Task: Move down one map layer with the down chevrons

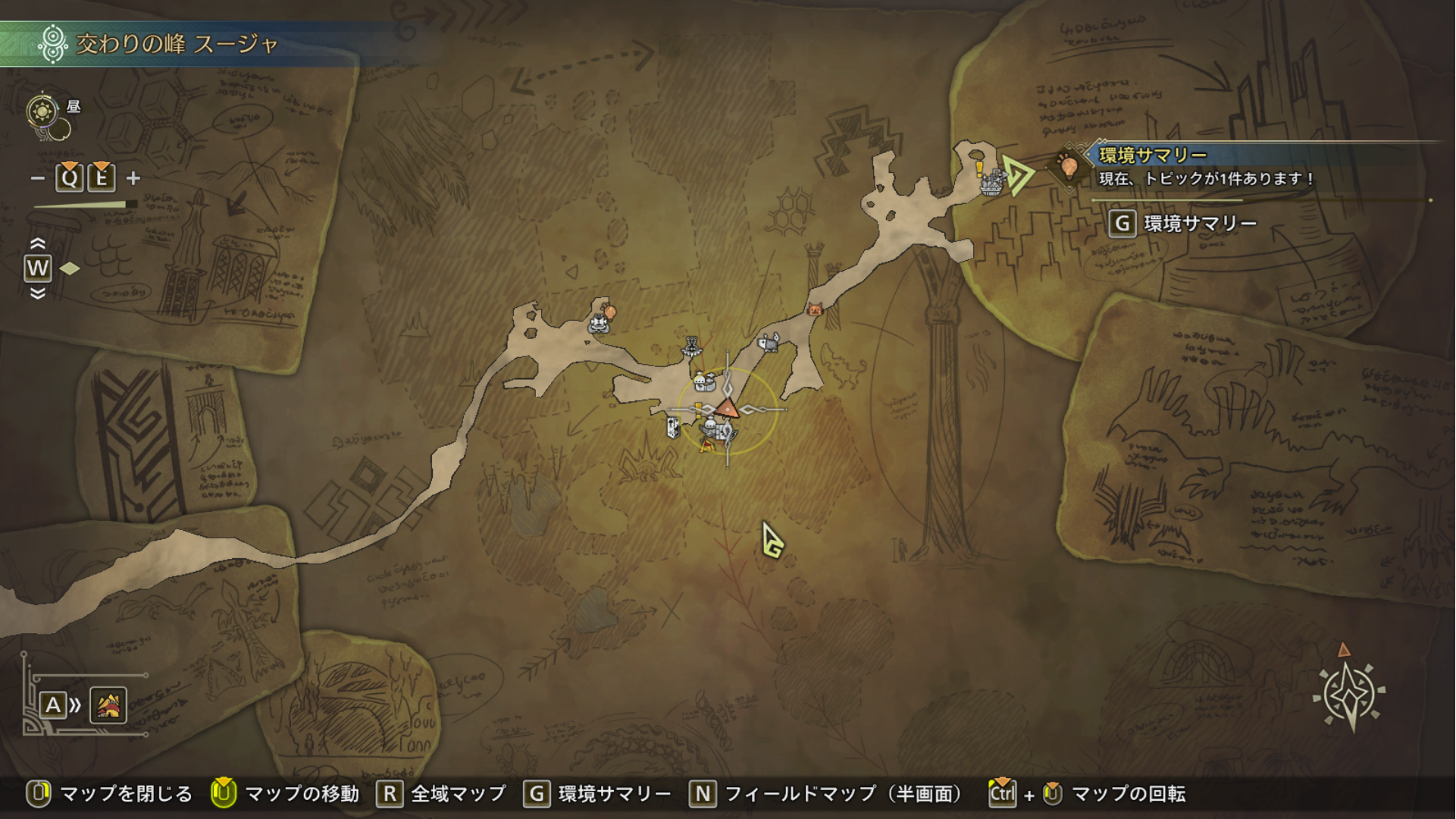Action: pyautogui.click(x=37, y=293)
